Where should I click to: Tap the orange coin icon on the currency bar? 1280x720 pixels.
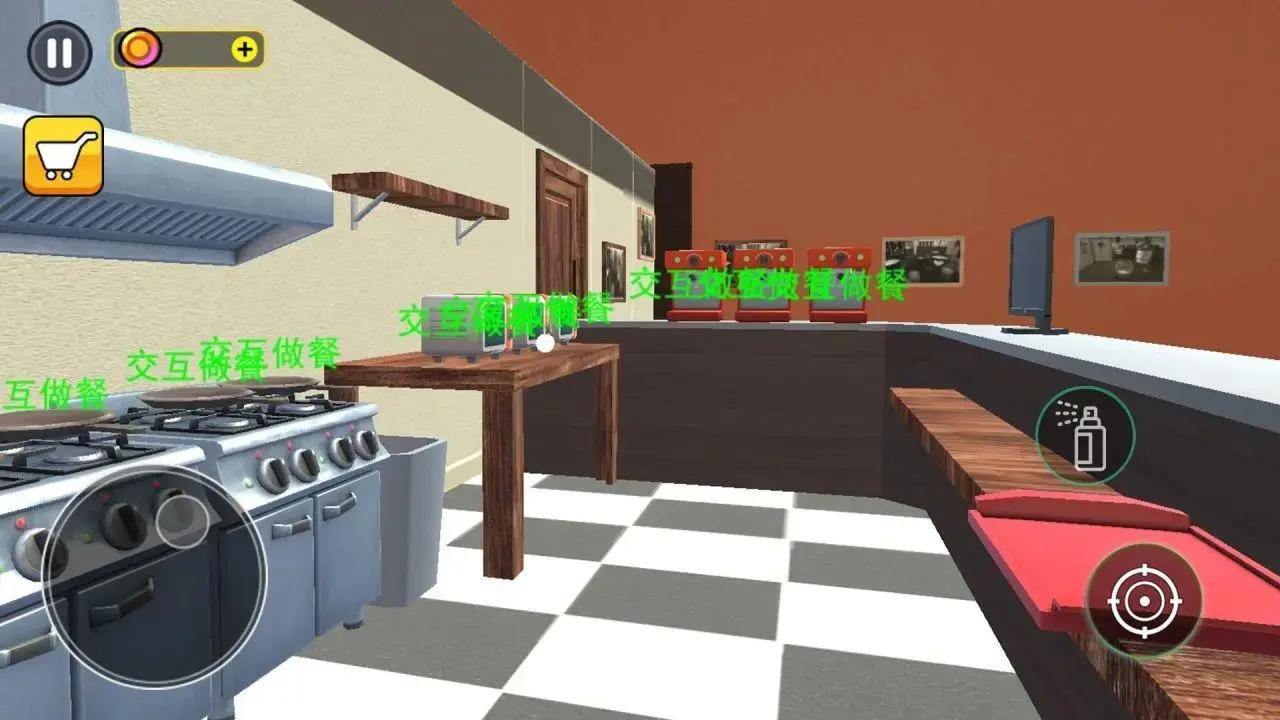click(138, 47)
